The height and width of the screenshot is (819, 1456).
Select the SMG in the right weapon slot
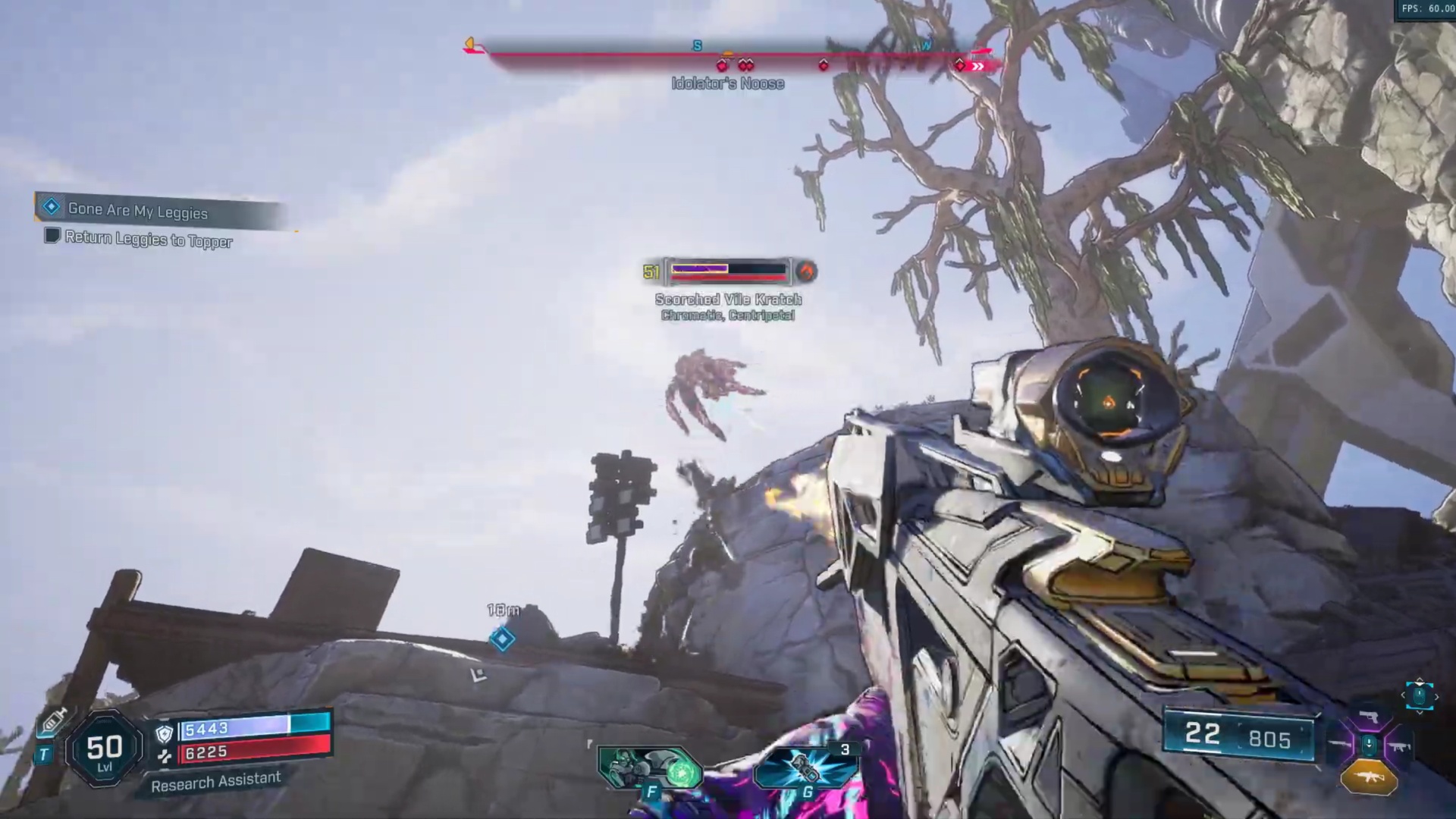(x=1398, y=747)
